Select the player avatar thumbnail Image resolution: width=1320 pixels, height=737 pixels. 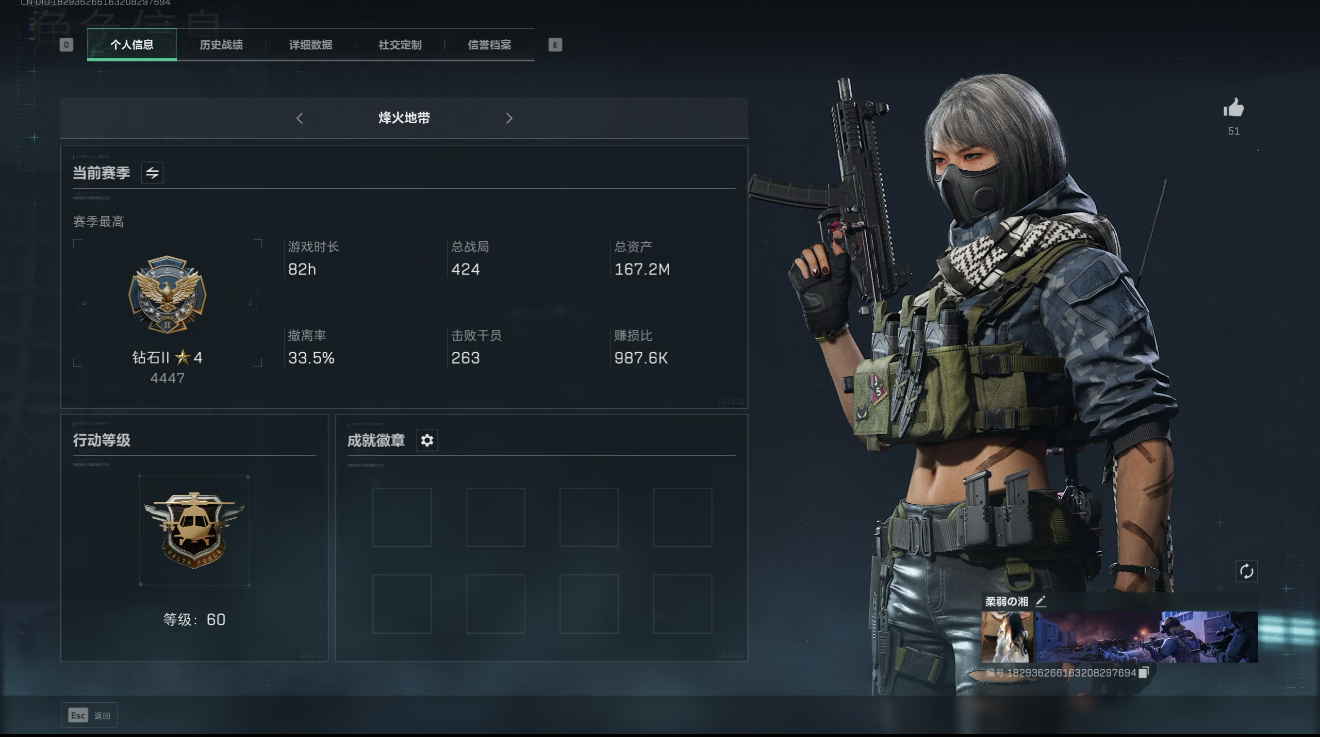tap(1007, 637)
